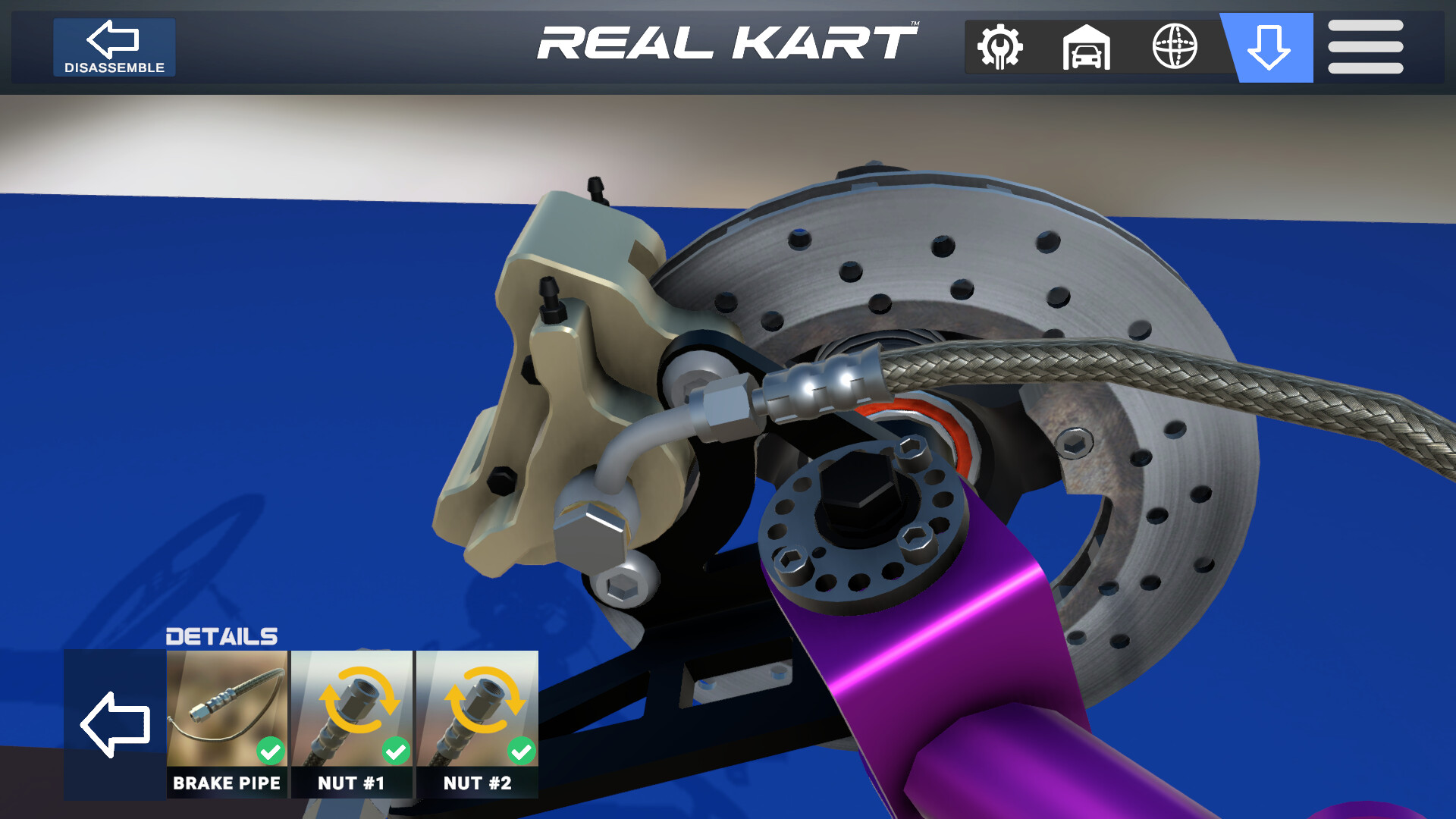This screenshot has width=1456, height=819.
Task: Open the kart setup gear-and-wrench icon
Action: [999, 47]
